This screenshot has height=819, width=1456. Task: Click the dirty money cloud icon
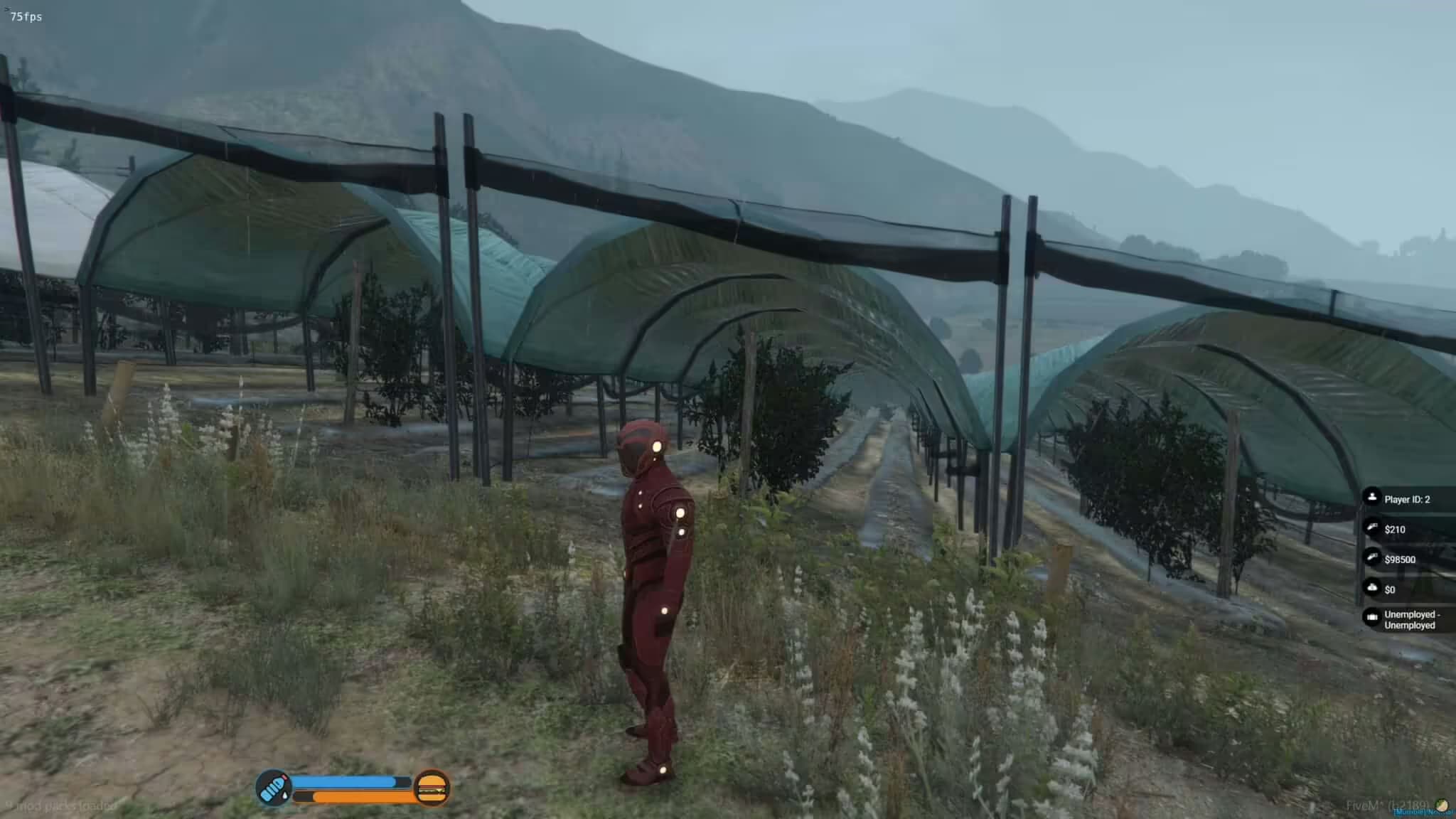pyautogui.click(x=1372, y=588)
